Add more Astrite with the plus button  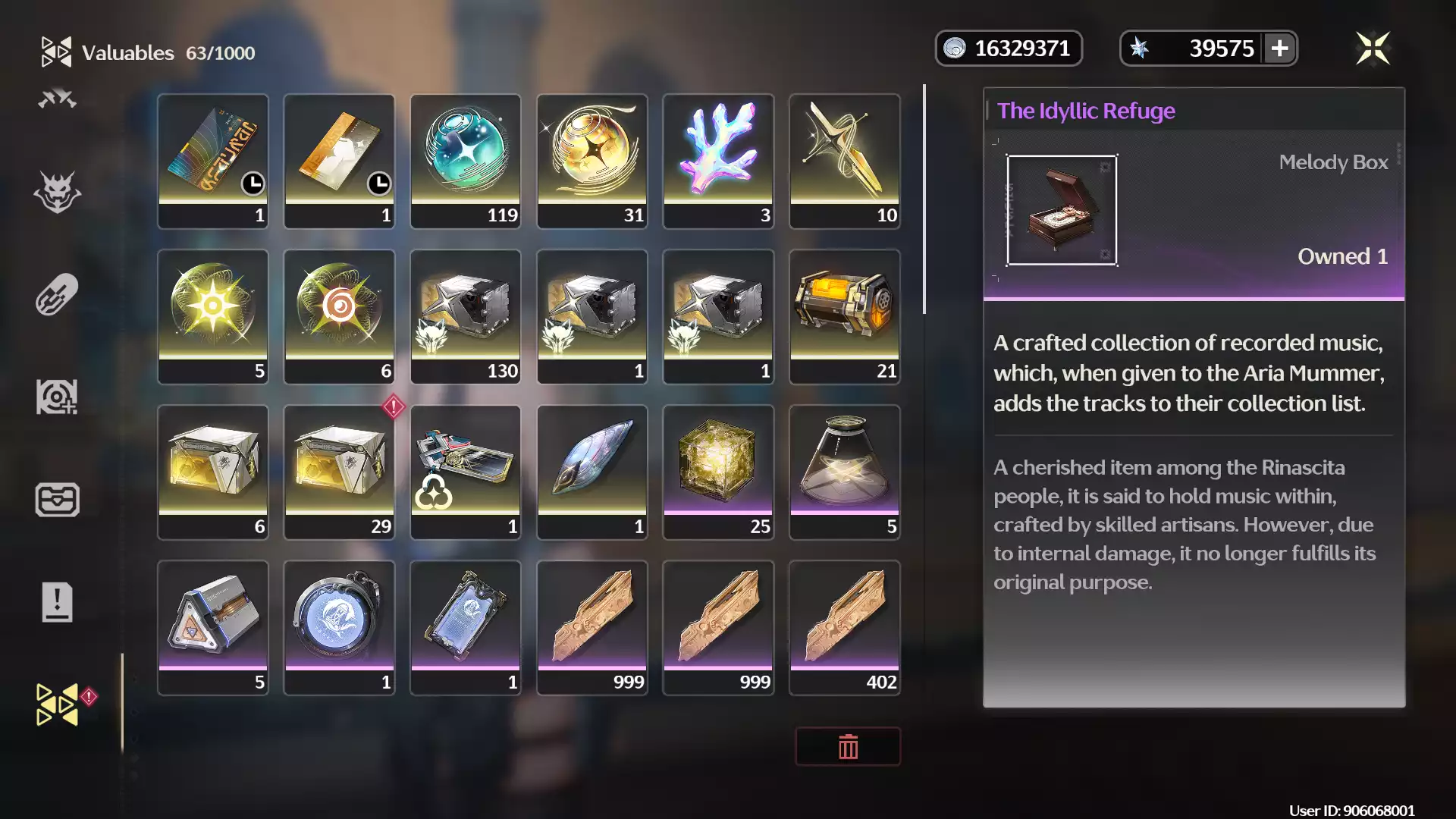coord(1279,49)
